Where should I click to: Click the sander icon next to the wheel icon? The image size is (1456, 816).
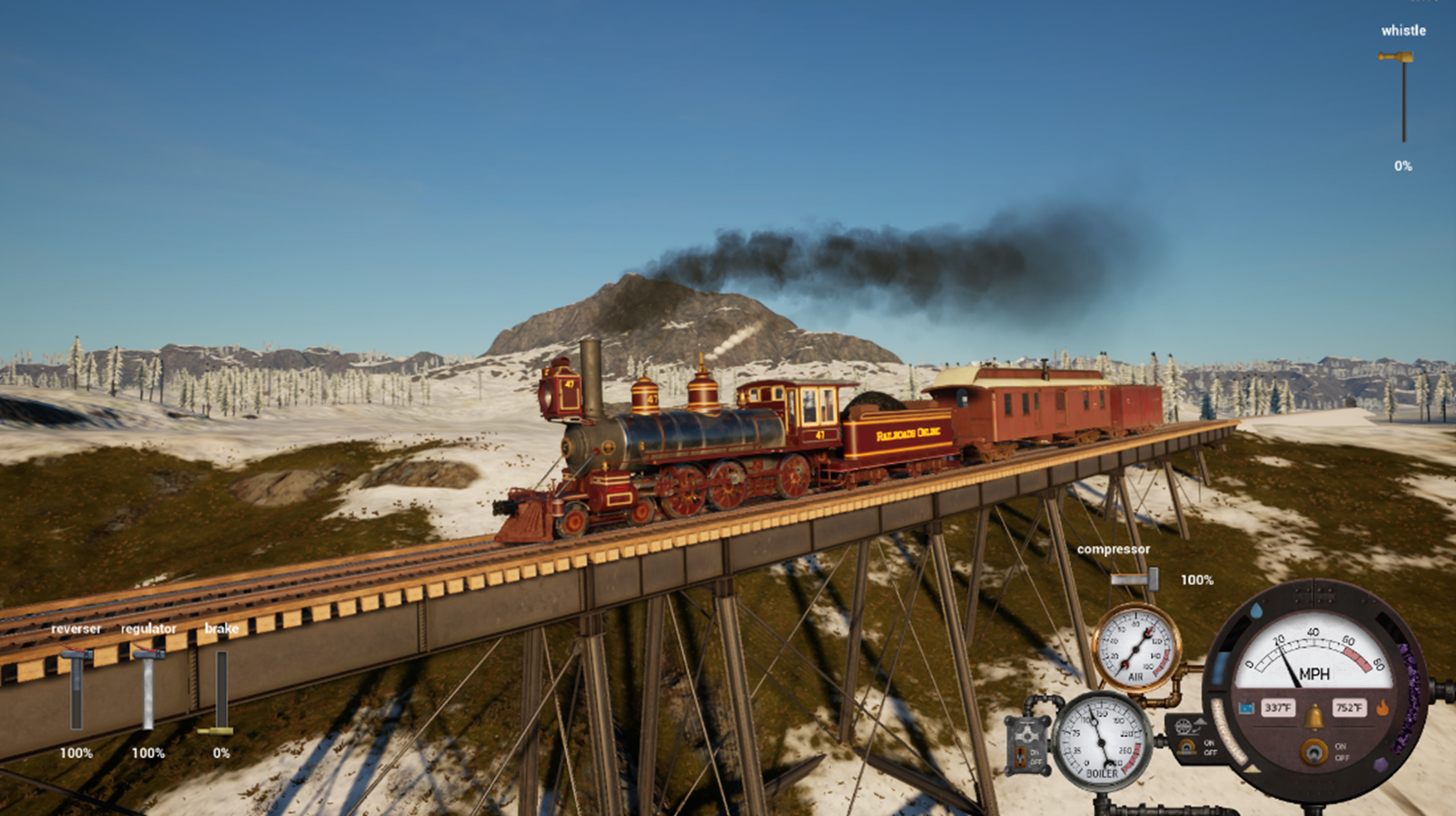pyautogui.click(x=1201, y=722)
